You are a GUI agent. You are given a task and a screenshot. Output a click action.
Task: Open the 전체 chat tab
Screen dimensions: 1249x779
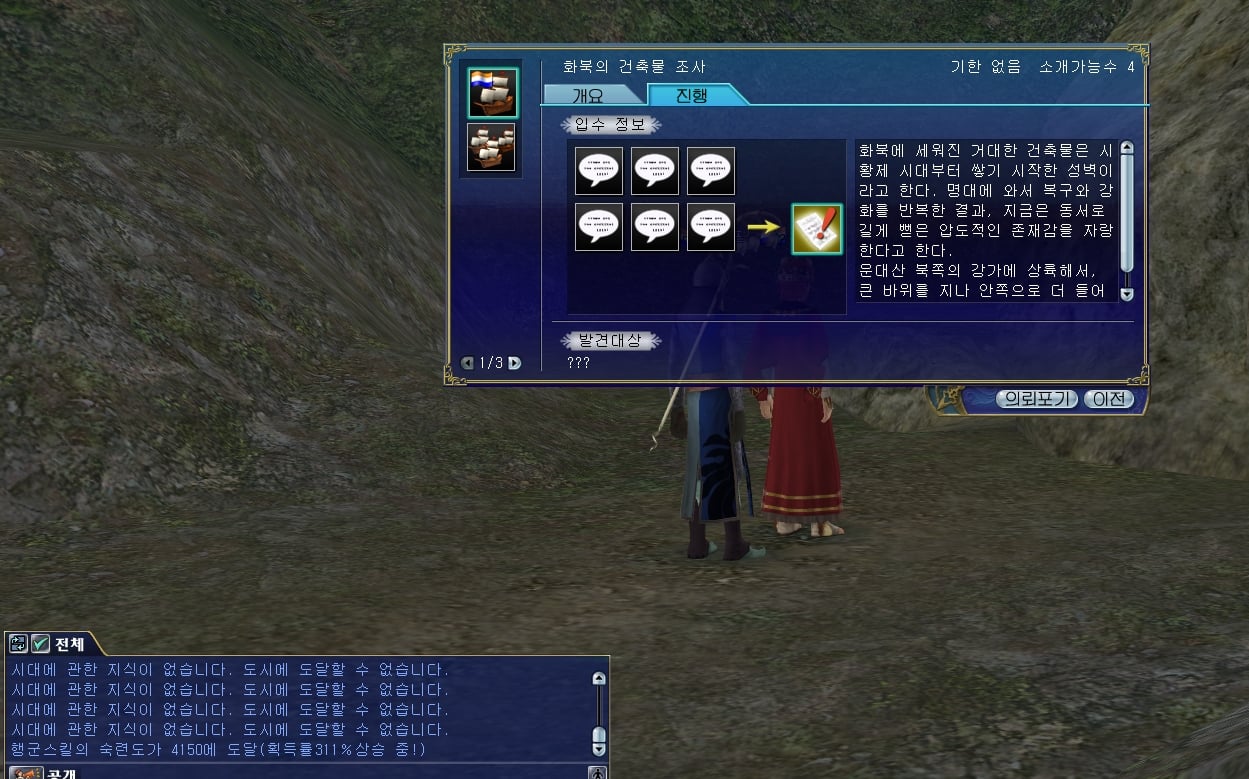(x=70, y=644)
